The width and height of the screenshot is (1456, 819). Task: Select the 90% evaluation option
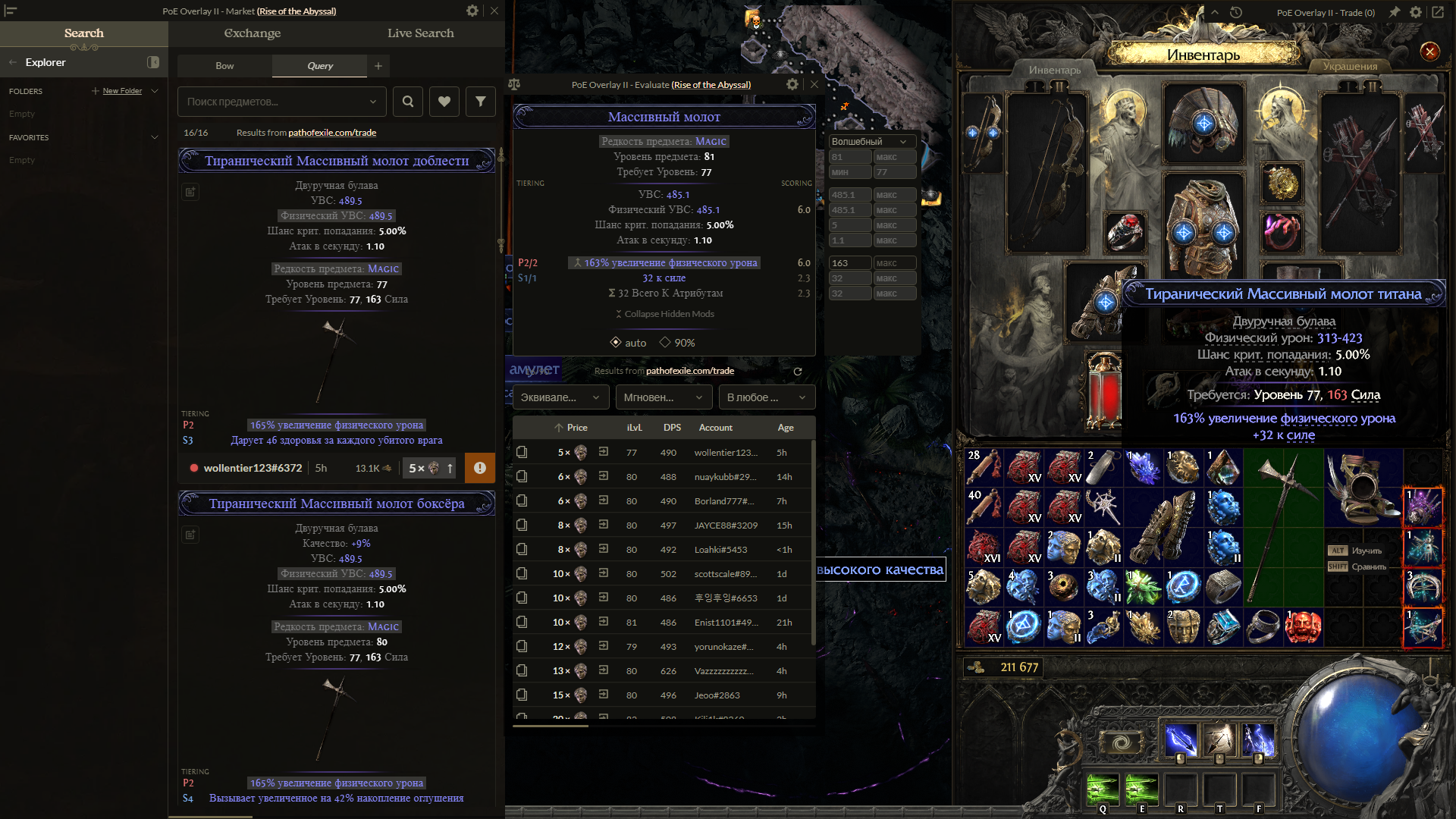point(677,343)
